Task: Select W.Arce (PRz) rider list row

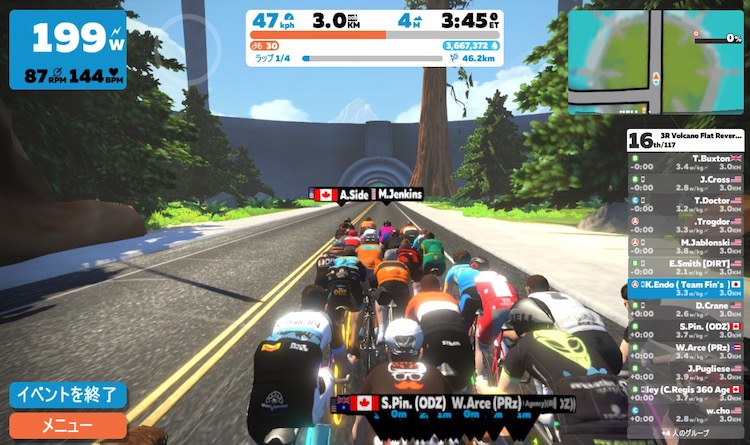Action: tap(687, 352)
